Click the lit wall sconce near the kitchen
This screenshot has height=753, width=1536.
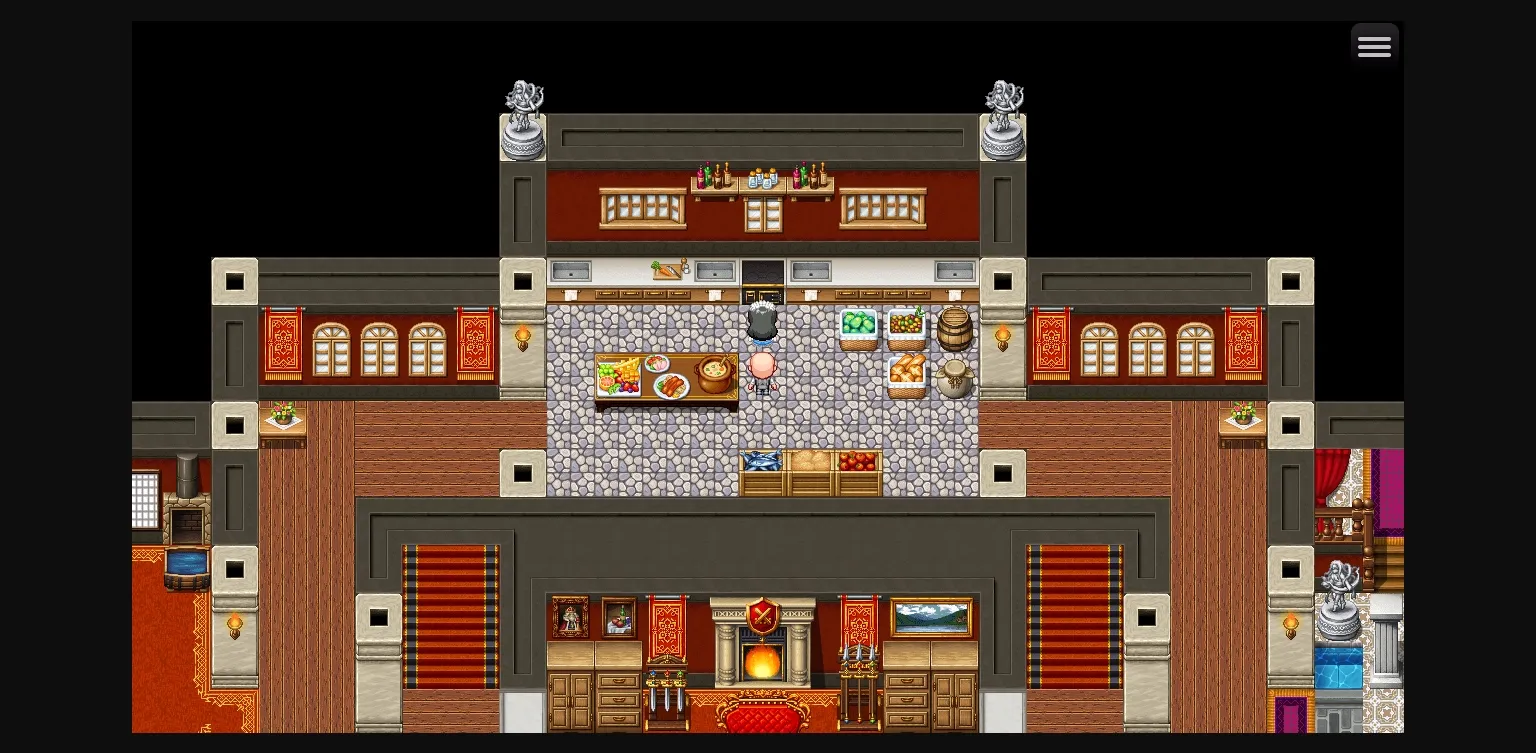[x=523, y=338]
